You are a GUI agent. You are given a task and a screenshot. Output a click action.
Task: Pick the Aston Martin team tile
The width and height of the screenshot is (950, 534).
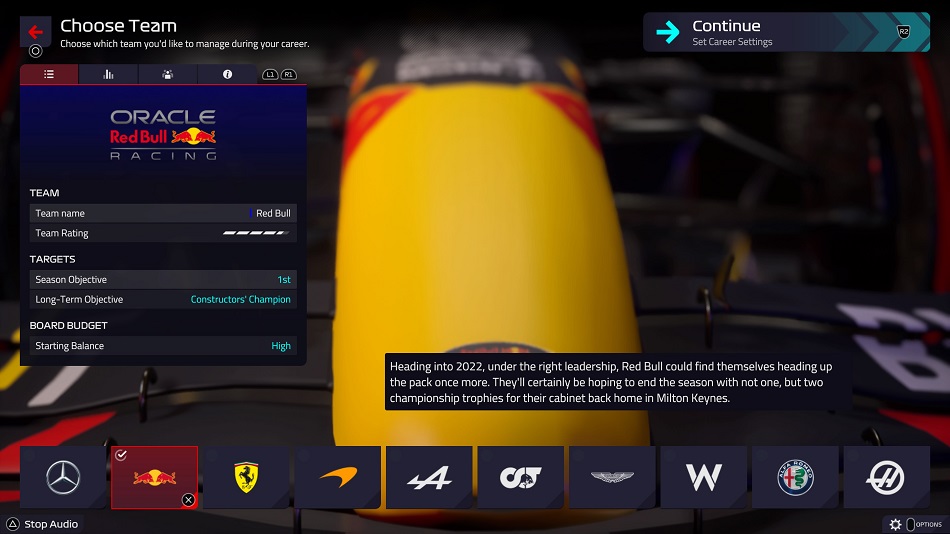612,477
